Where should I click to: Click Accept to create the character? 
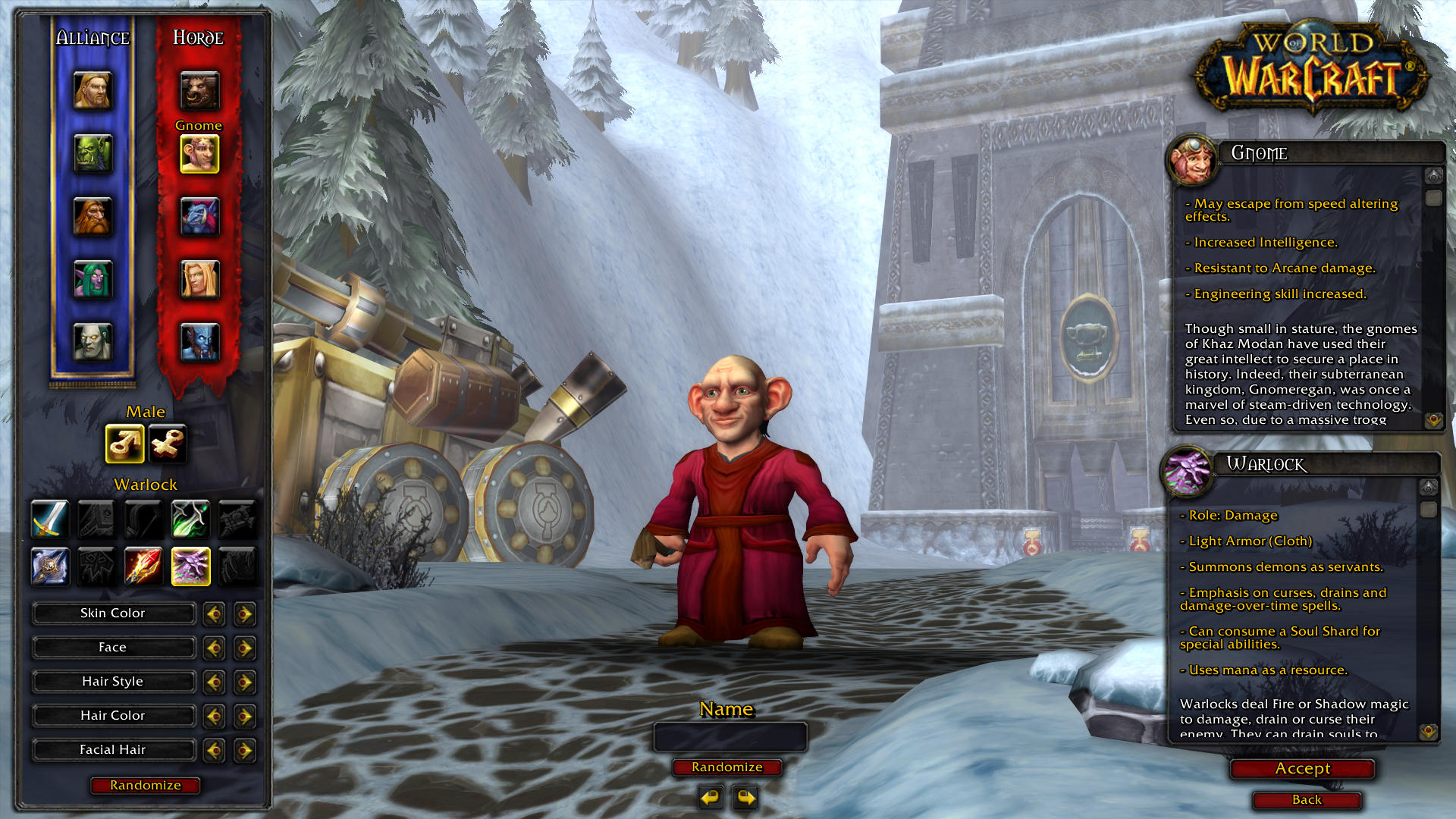pyautogui.click(x=1301, y=768)
